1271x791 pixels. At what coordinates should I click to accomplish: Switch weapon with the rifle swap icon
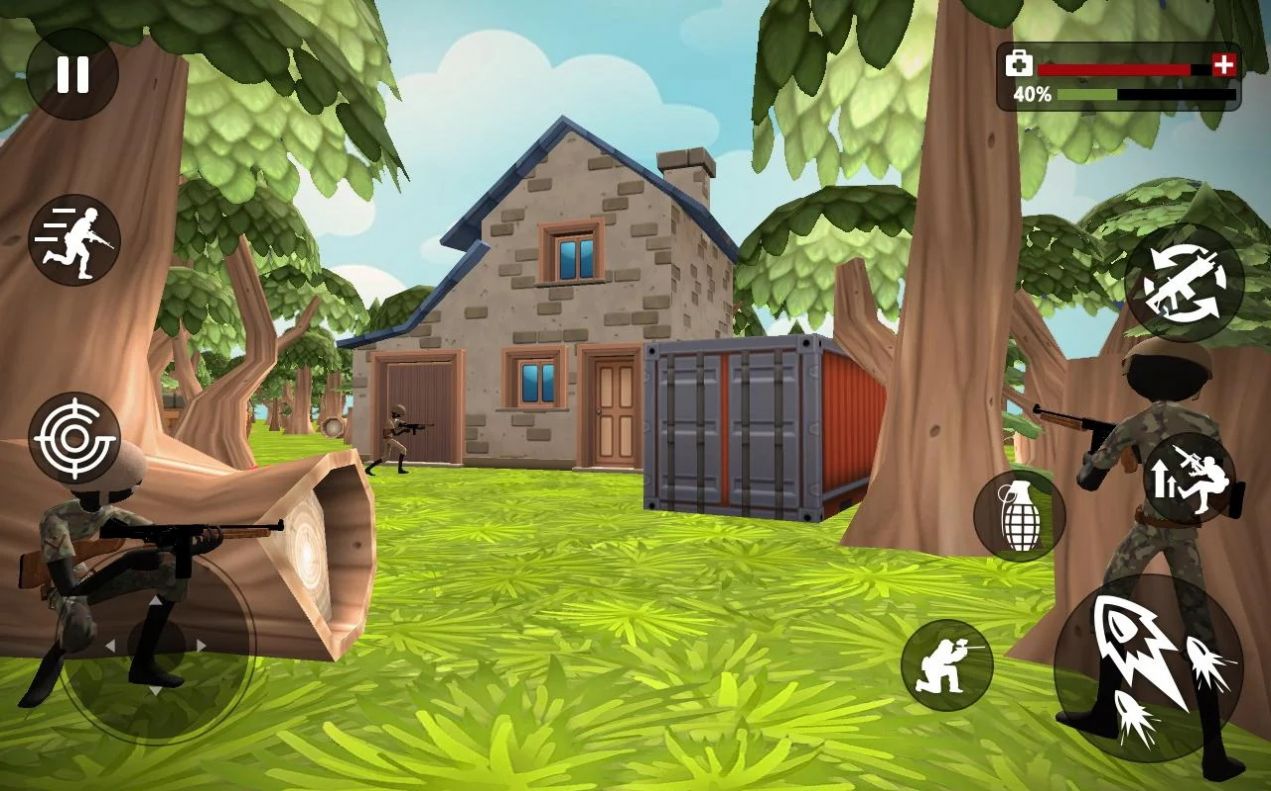click(x=1184, y=282)
